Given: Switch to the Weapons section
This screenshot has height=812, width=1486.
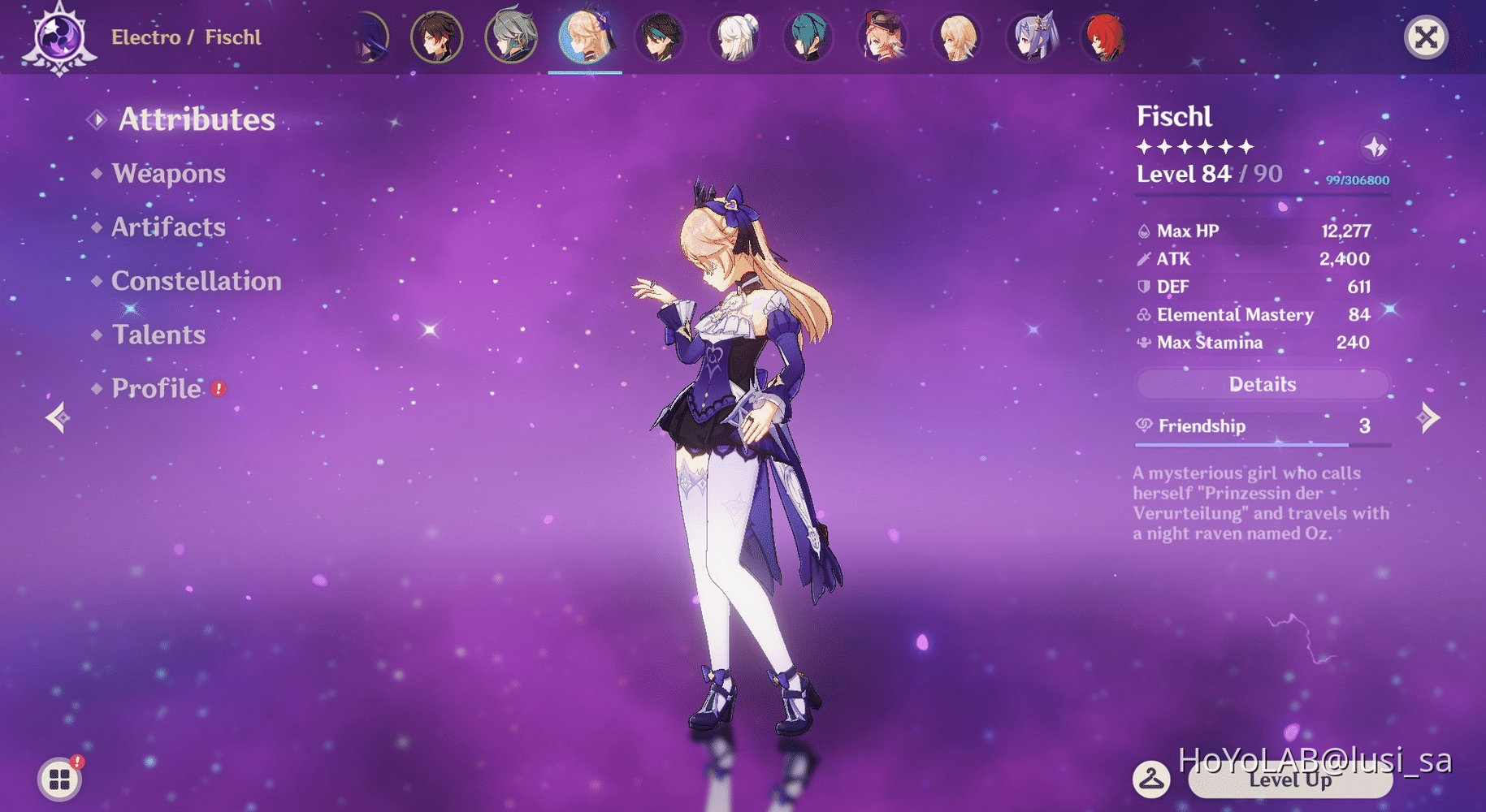Looking at the screenshot, I should tap(168, 174).
